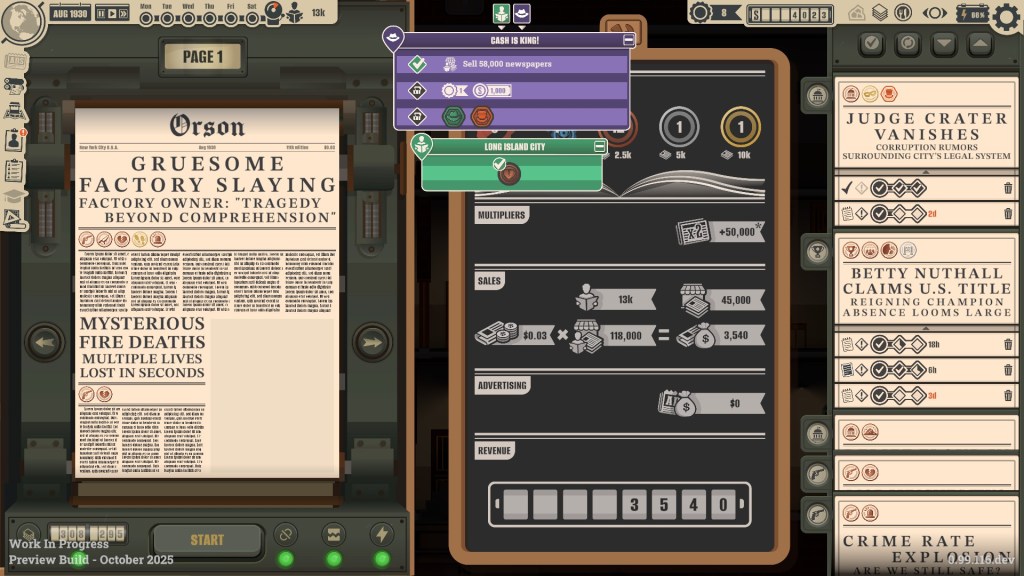Move the story list up with the arrow button

click(x=980, y=43)
